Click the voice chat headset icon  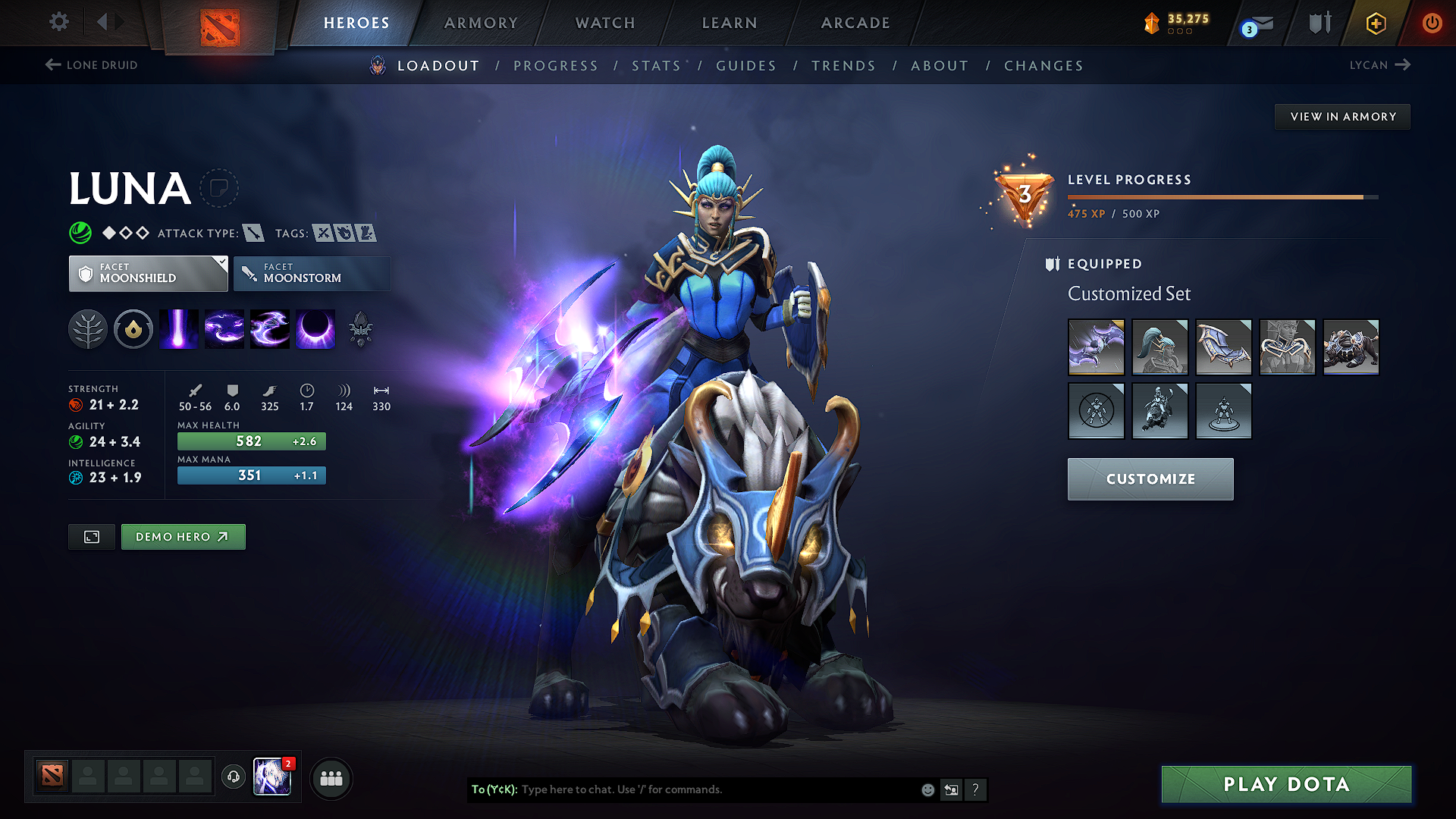(x=234, y=778)
